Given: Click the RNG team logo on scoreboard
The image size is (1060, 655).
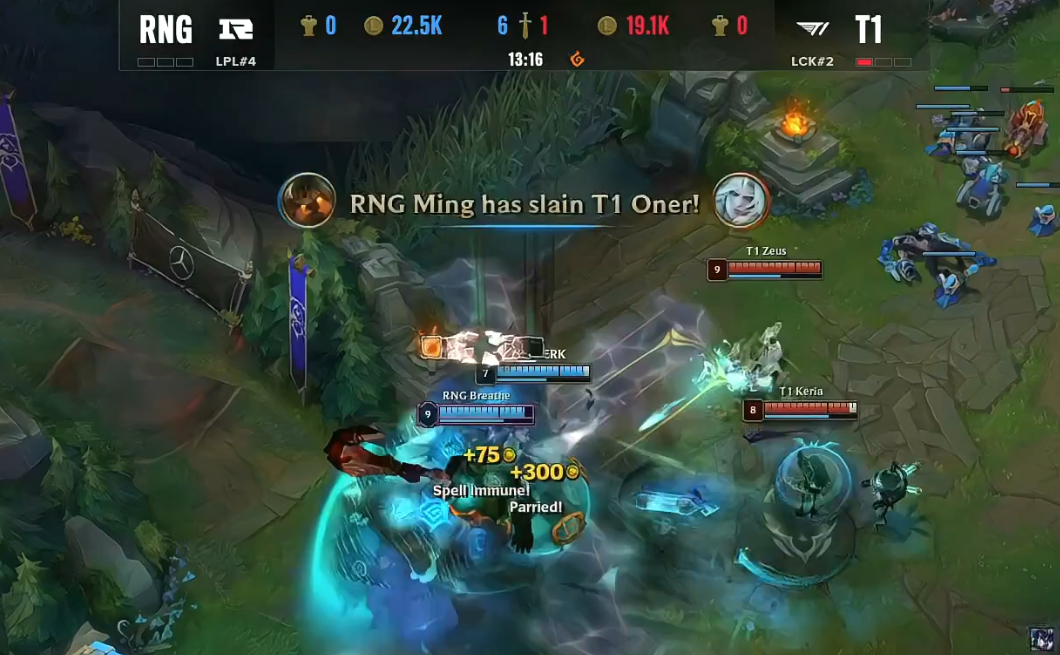Looking at the screenshot, I should (x=236, y=29).
